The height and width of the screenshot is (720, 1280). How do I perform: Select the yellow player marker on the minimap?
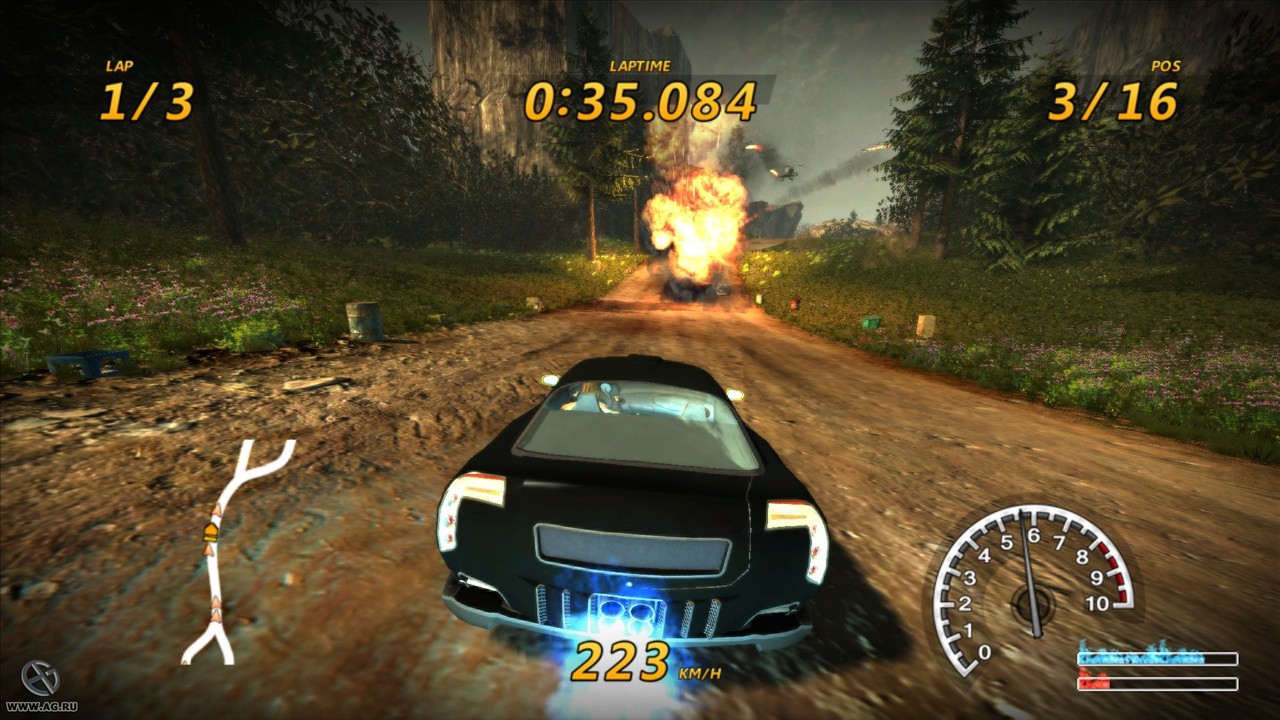[213, 530]
